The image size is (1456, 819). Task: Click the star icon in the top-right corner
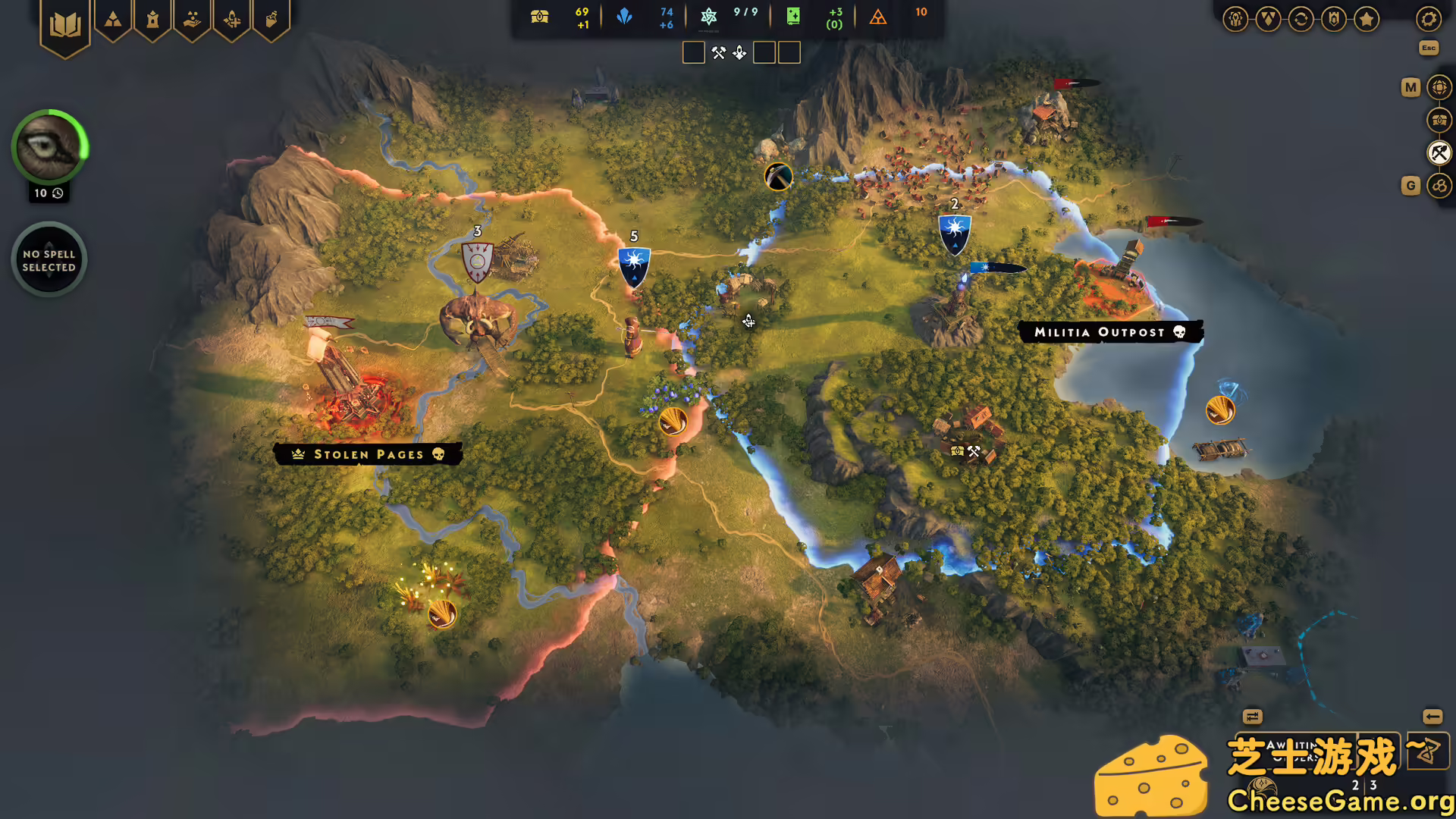[1366, 19]
